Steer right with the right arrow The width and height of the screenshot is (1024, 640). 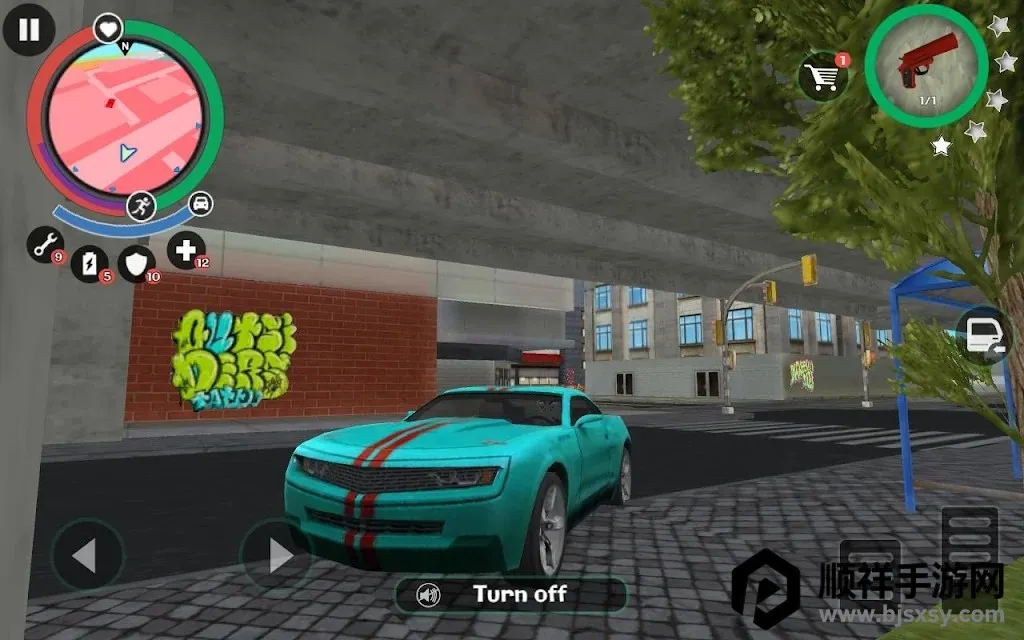[276, 555]
